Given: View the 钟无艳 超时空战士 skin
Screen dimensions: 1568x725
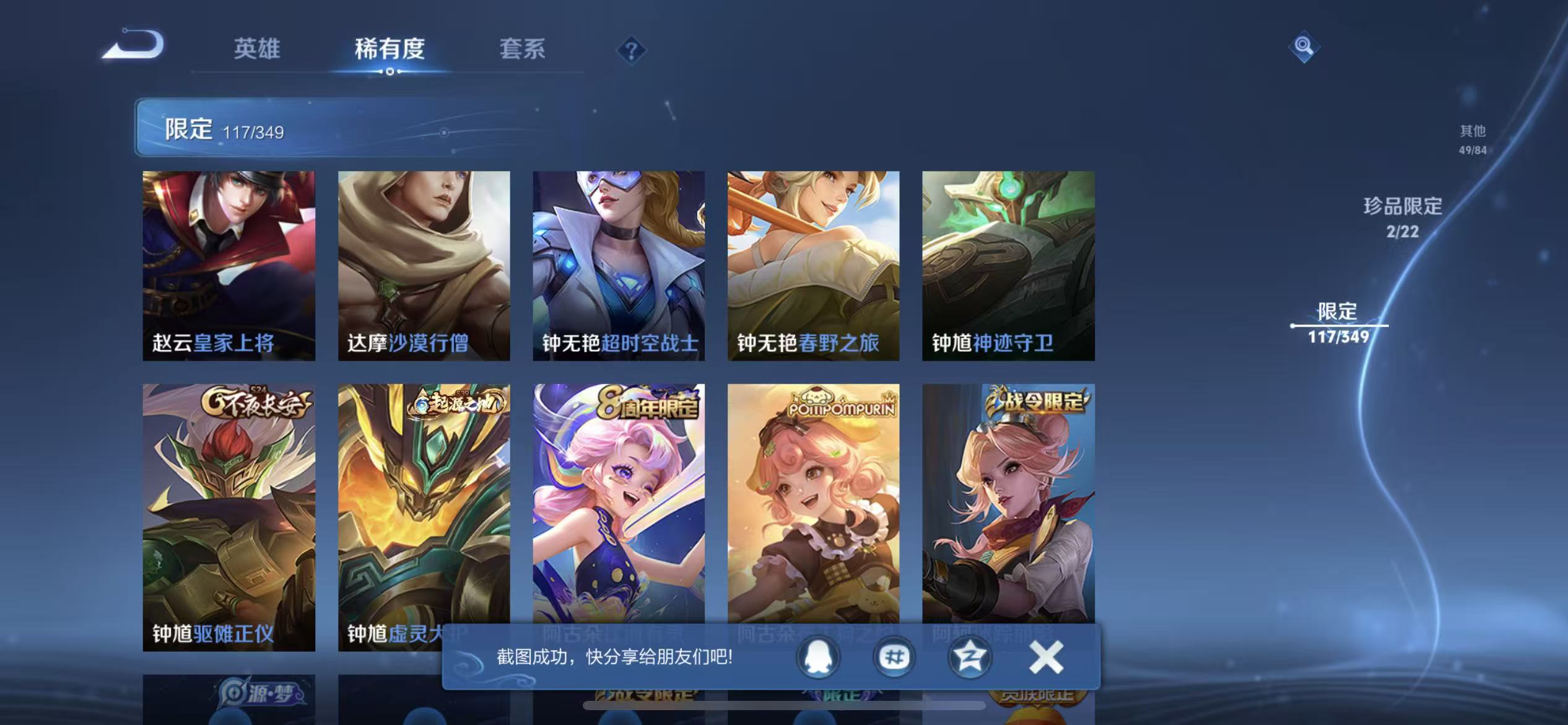Looking at the screenshot, I should pyautogui.click(x=621, y=266).
